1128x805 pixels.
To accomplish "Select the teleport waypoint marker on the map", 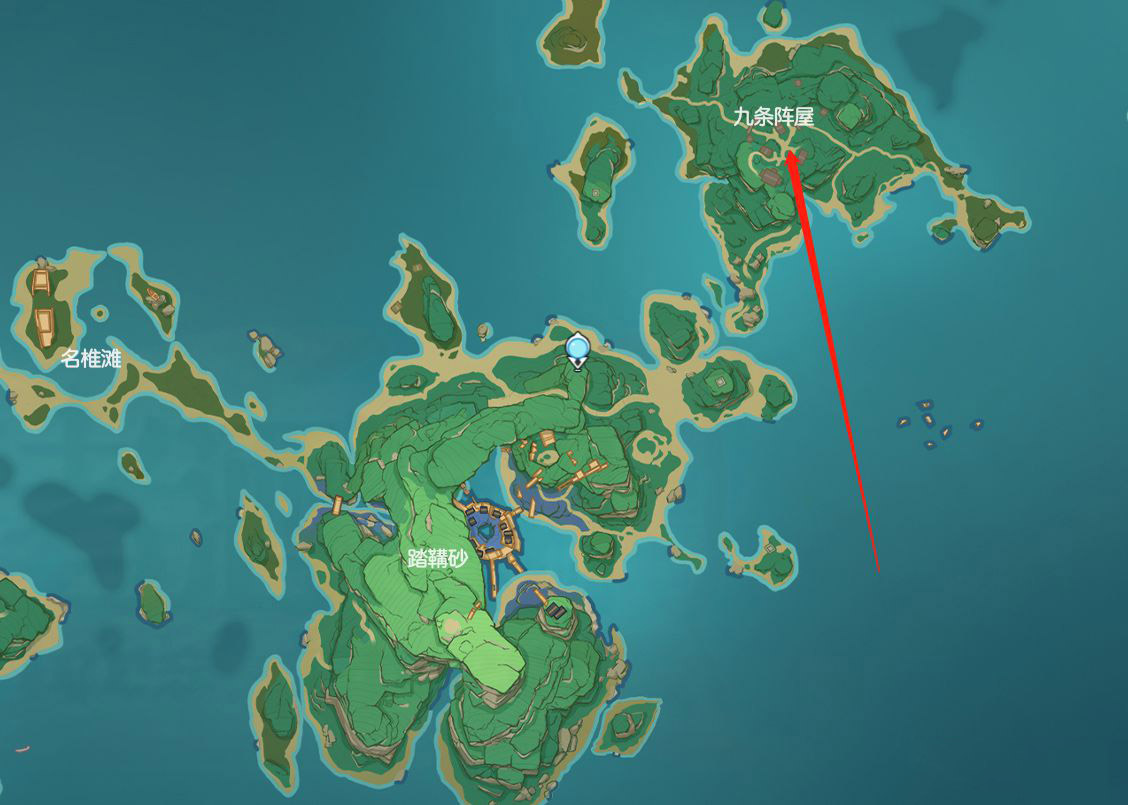I will pos(577,349).
